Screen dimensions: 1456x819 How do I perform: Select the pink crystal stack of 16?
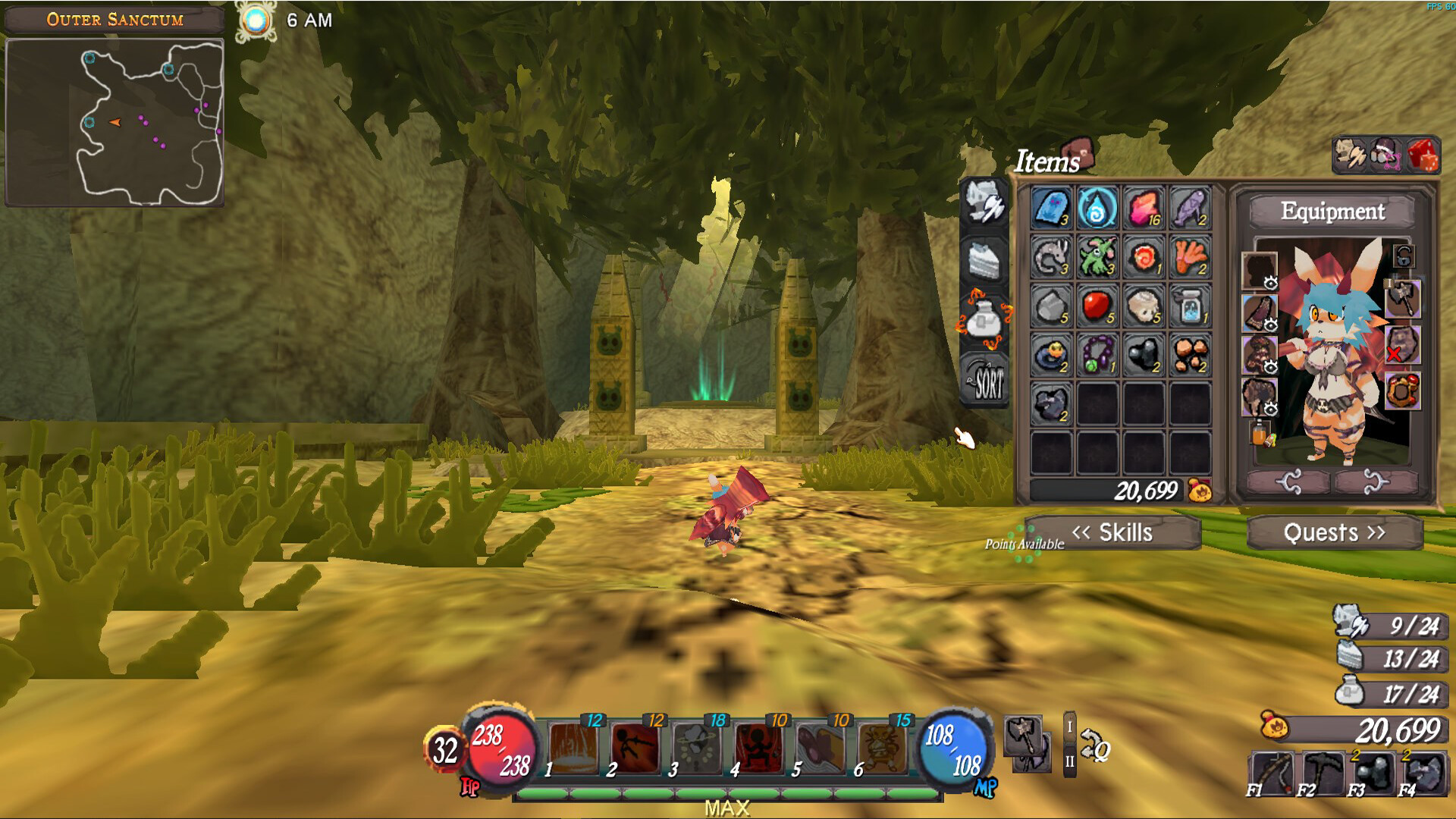tap(1144, 208)
